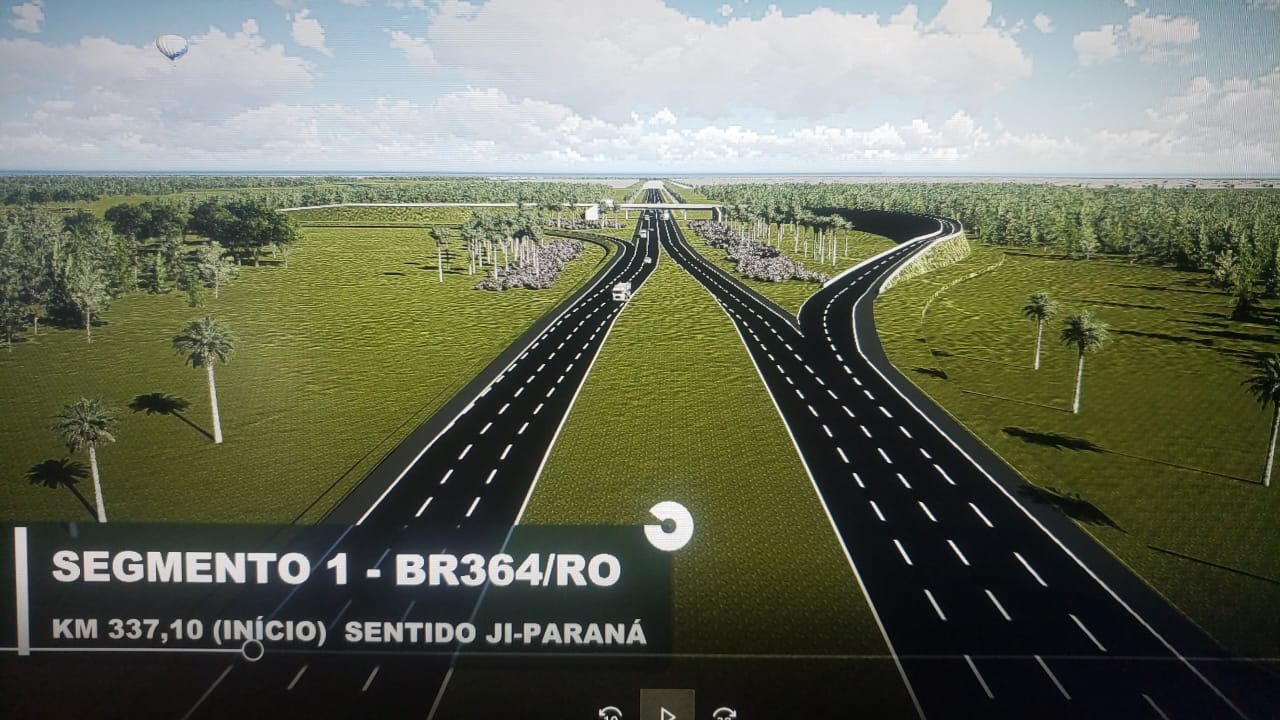The image size is (1280, 720).
Task: Select the SENTIDO JI-PARANÁ label
Action: click(x=495, y=630)
